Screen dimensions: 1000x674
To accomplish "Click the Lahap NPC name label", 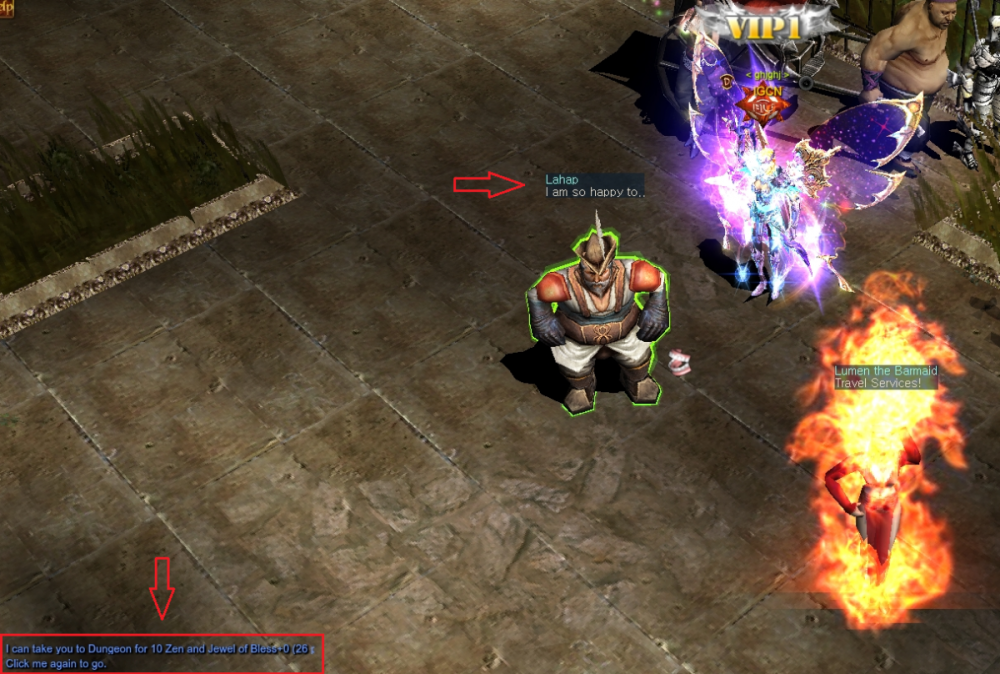I will coord(562,180).
